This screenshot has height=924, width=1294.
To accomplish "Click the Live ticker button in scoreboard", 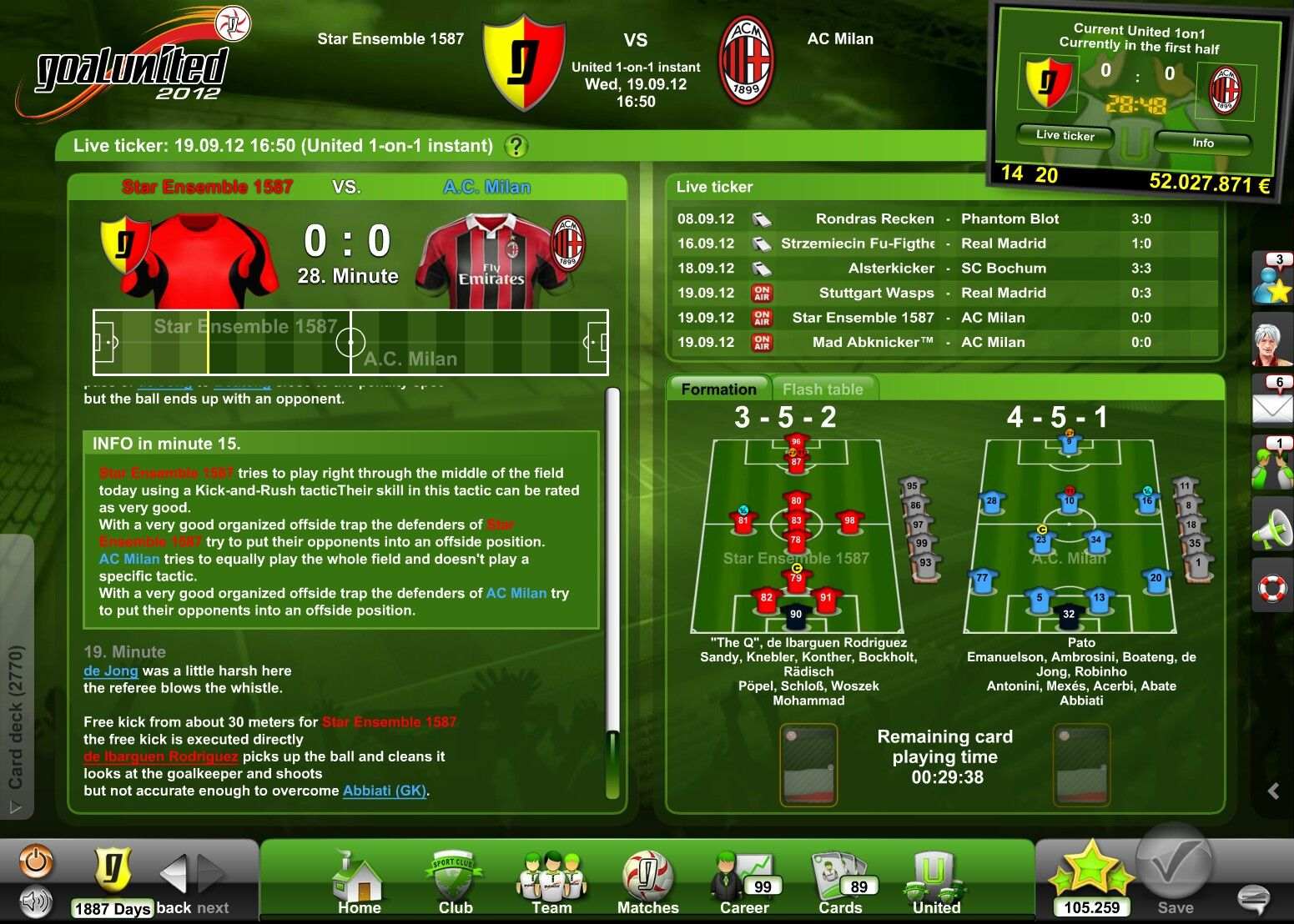I will coord(1065,135).
